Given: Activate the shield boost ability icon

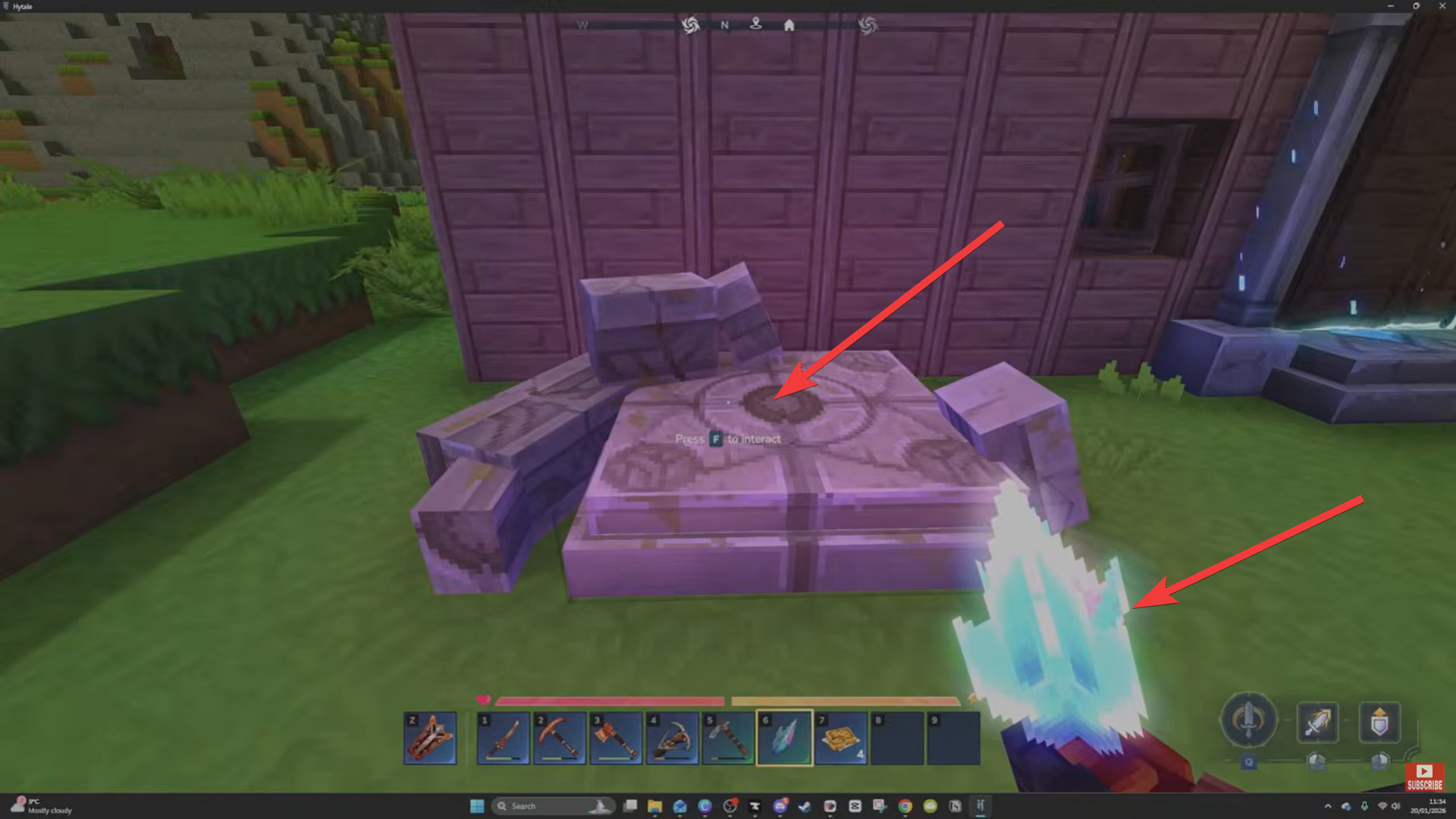Looking at the screenshot, I should coord(1379,722).
